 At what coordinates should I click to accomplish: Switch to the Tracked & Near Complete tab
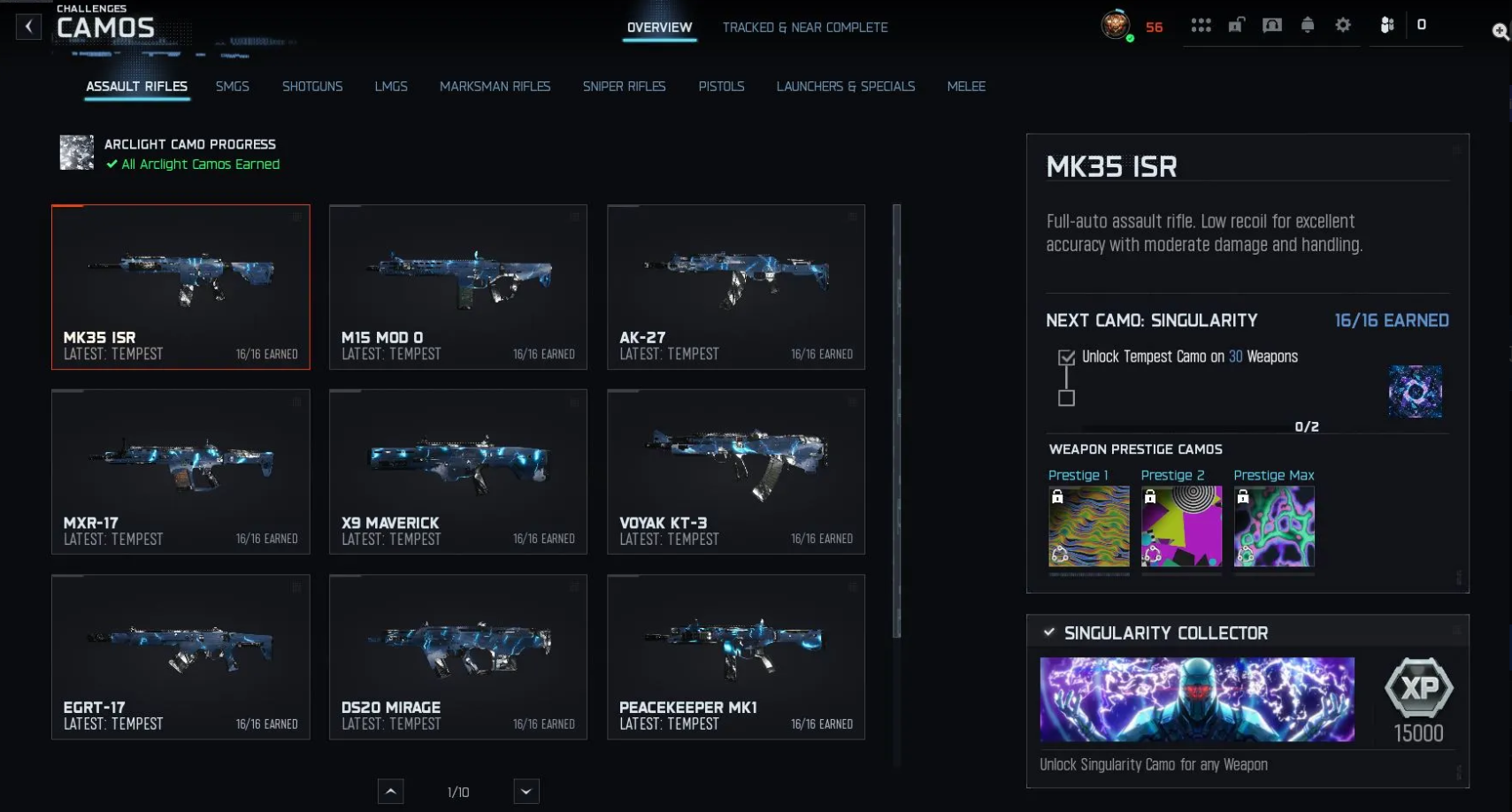(805, 27)
